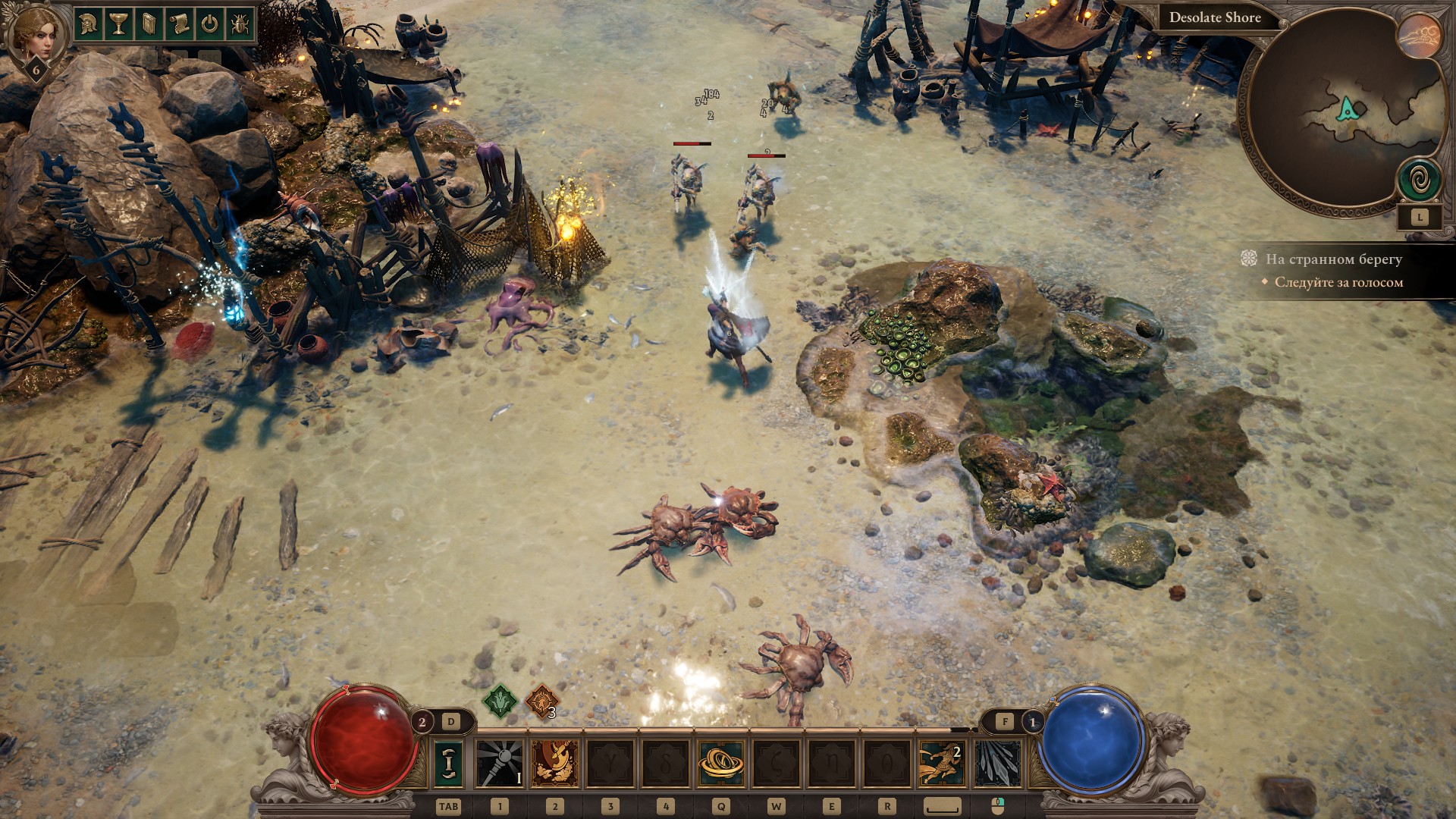1456x819 pixels.
Task: Activate the running warrior dodge skill
Action: [941, 763]
